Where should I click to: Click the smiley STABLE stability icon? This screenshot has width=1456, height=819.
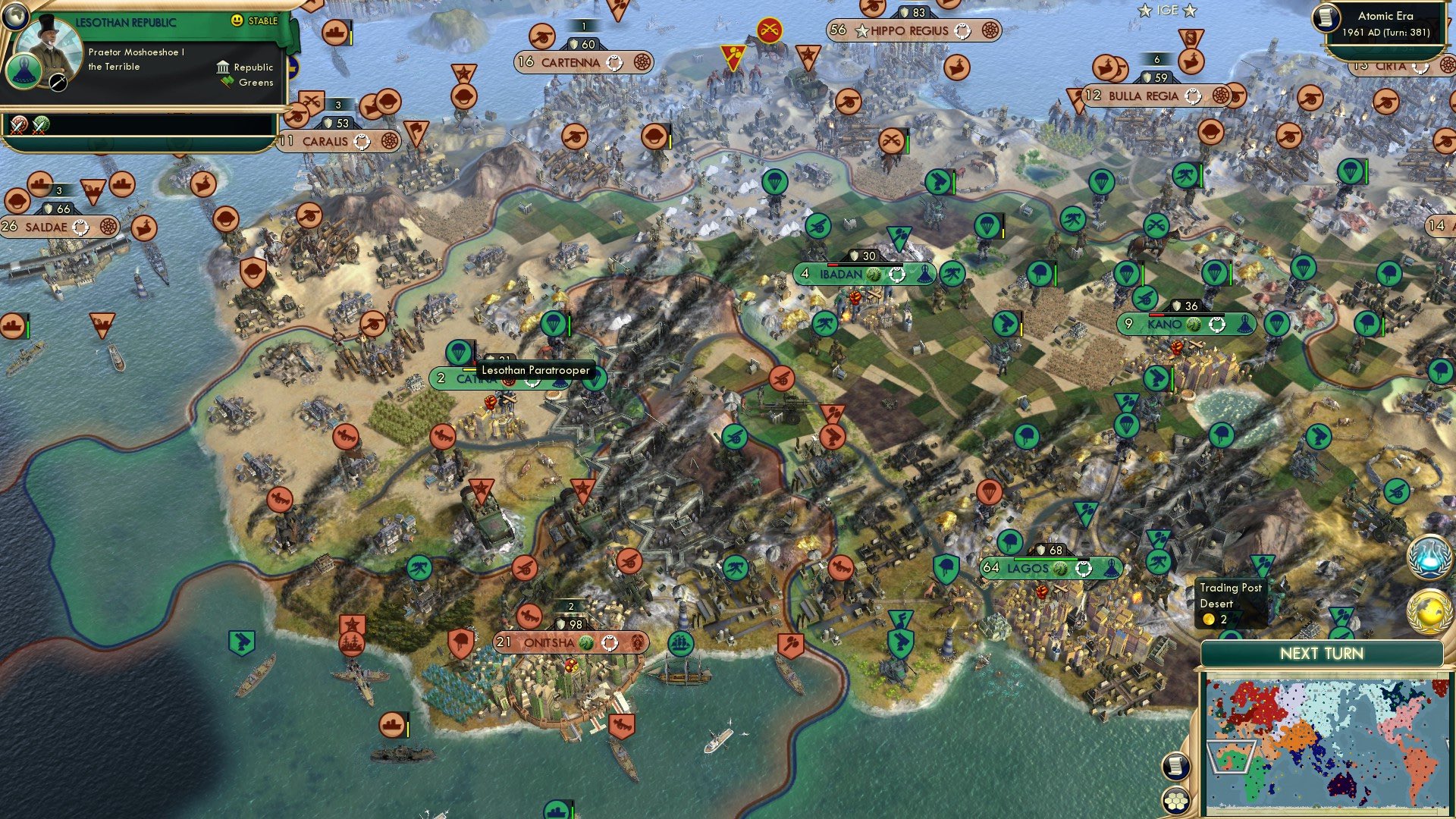237,20
